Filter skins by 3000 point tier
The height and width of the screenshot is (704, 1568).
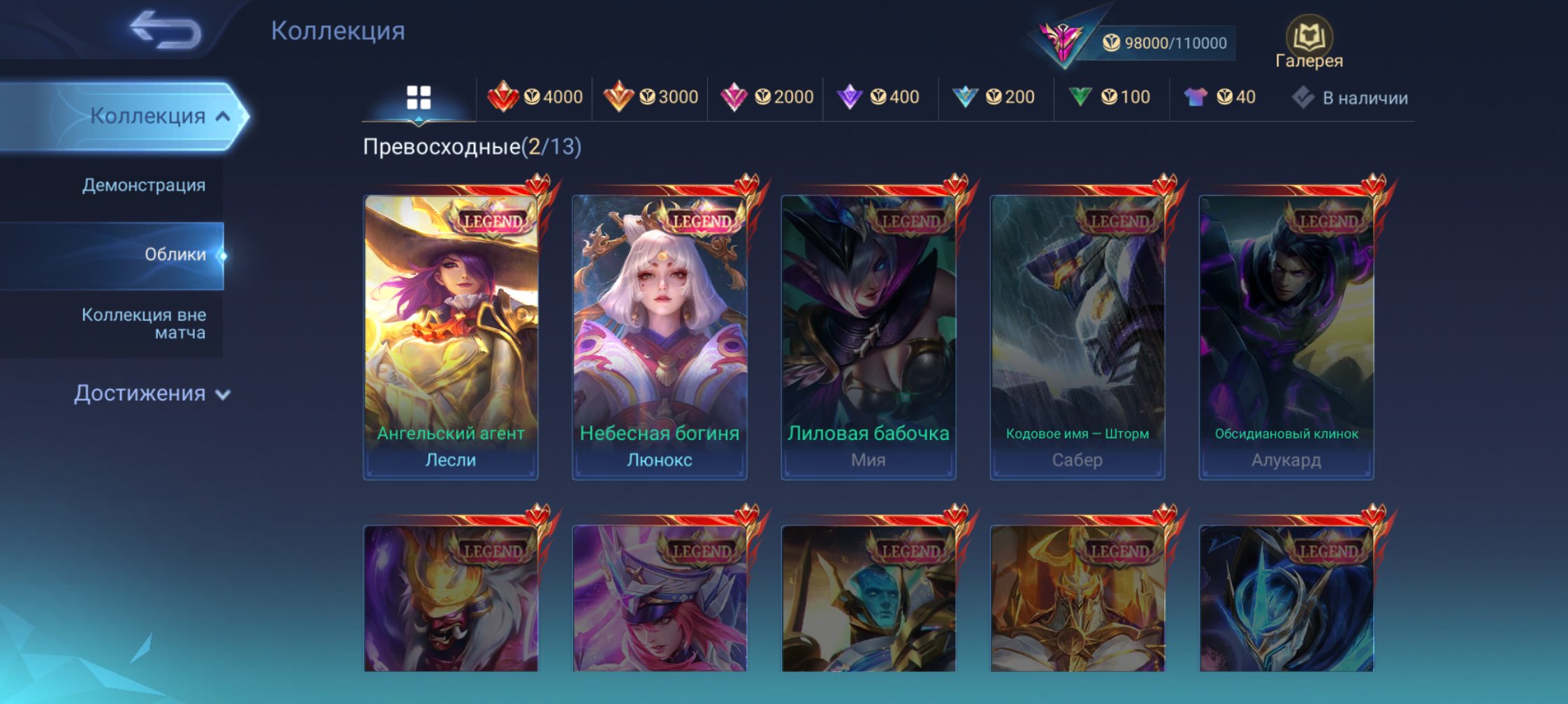coord(651,97)
